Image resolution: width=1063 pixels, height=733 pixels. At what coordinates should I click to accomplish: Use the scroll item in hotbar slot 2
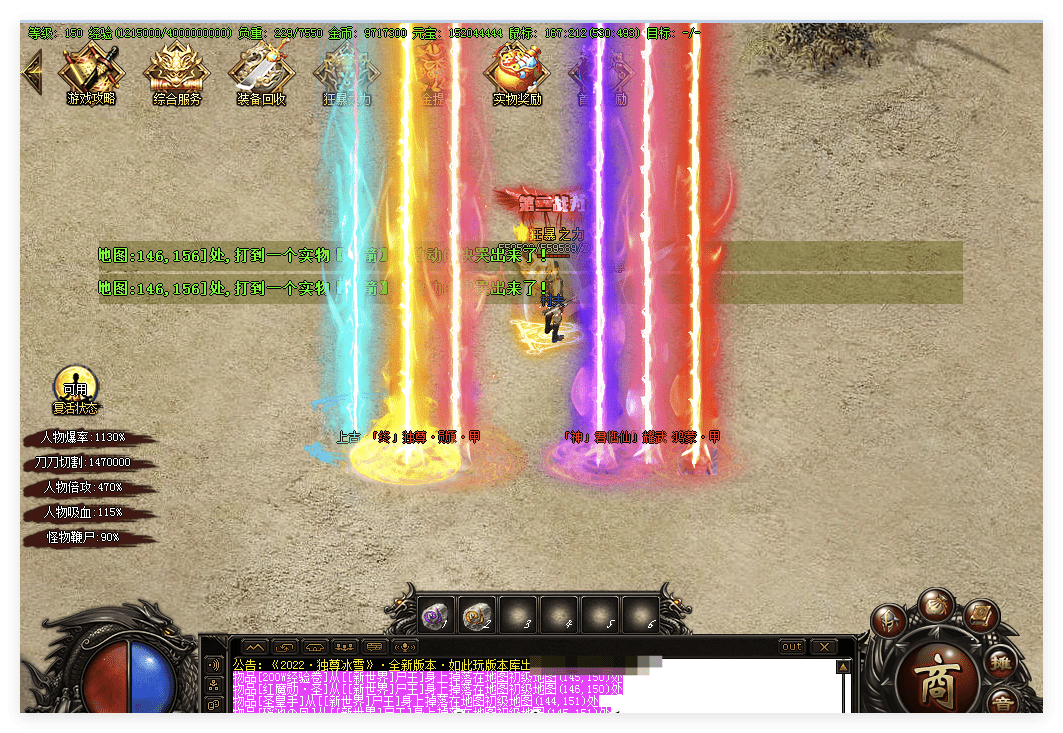coord(478,615)
